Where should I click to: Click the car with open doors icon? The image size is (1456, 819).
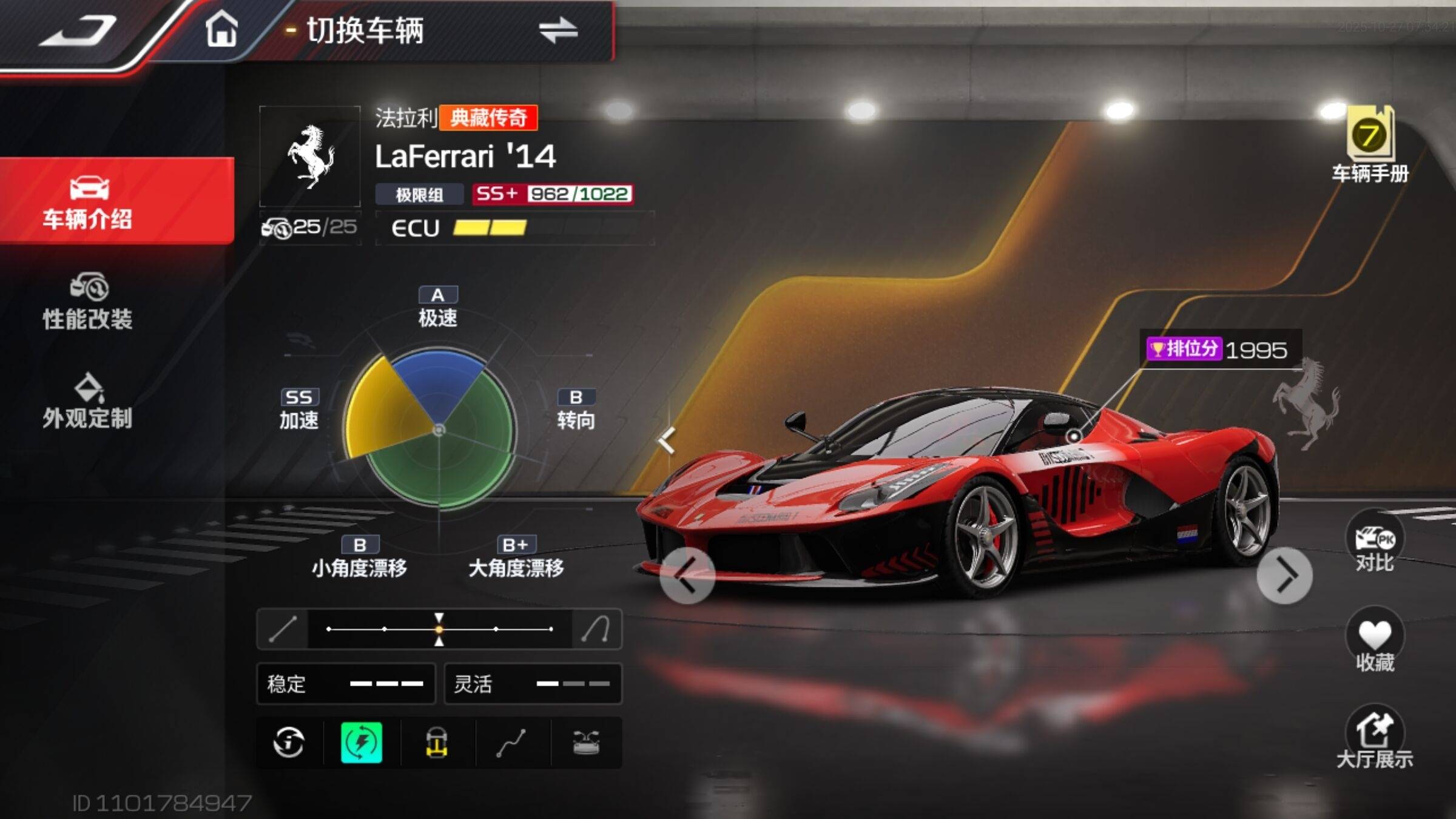click(586, 742)
